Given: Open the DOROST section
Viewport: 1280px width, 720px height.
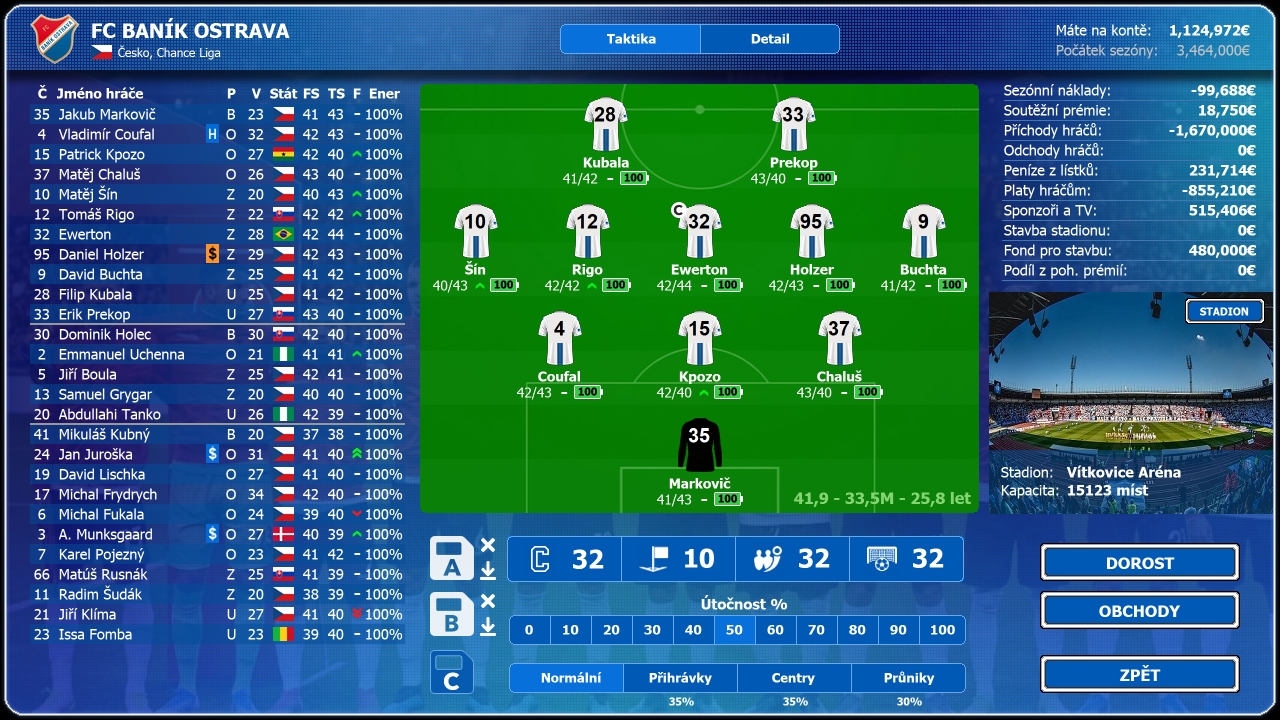Looking at the screenshot, I should click(1139, 562).
